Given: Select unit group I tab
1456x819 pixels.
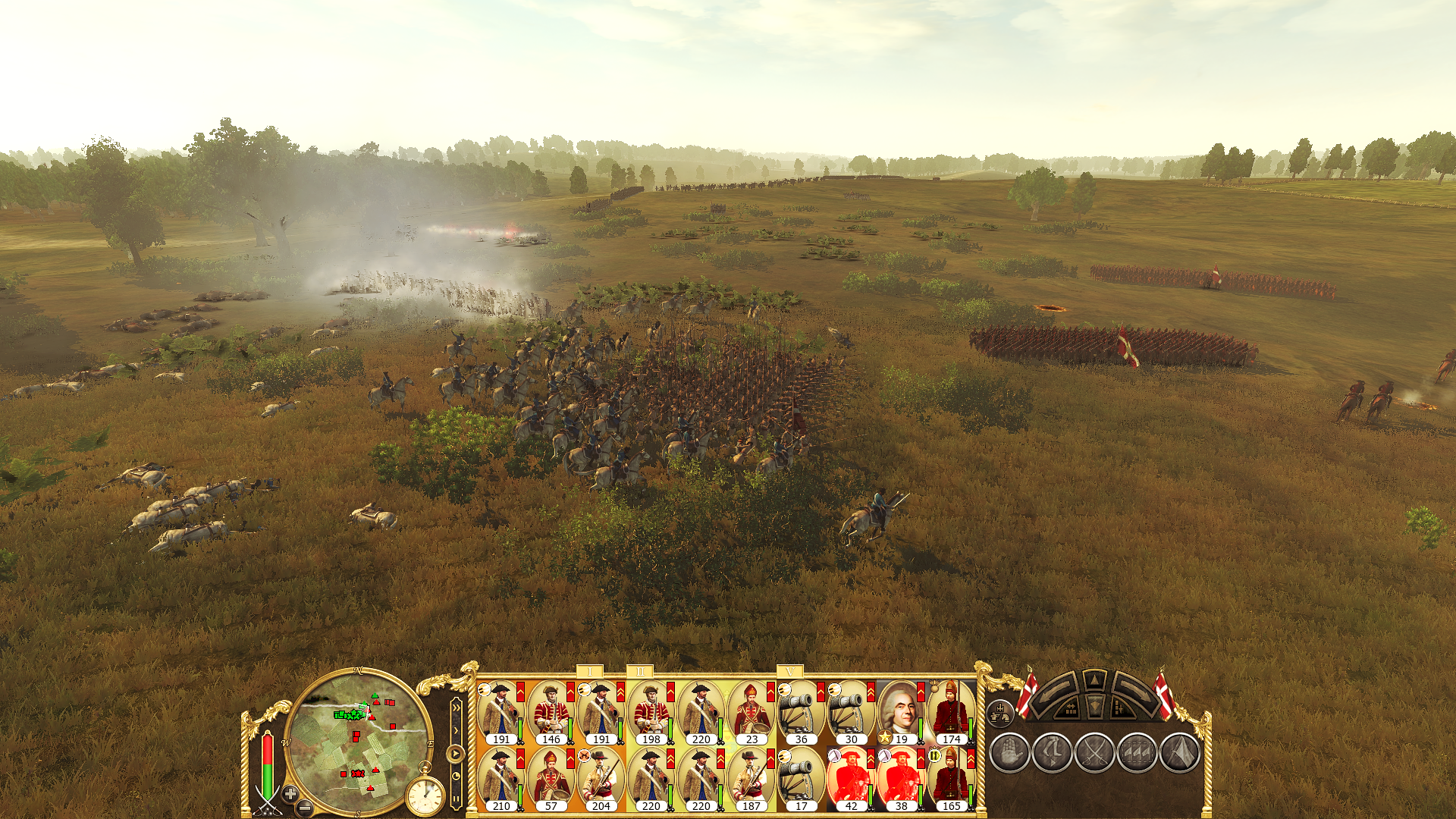Looking at the screenshot, I should 590,672.
